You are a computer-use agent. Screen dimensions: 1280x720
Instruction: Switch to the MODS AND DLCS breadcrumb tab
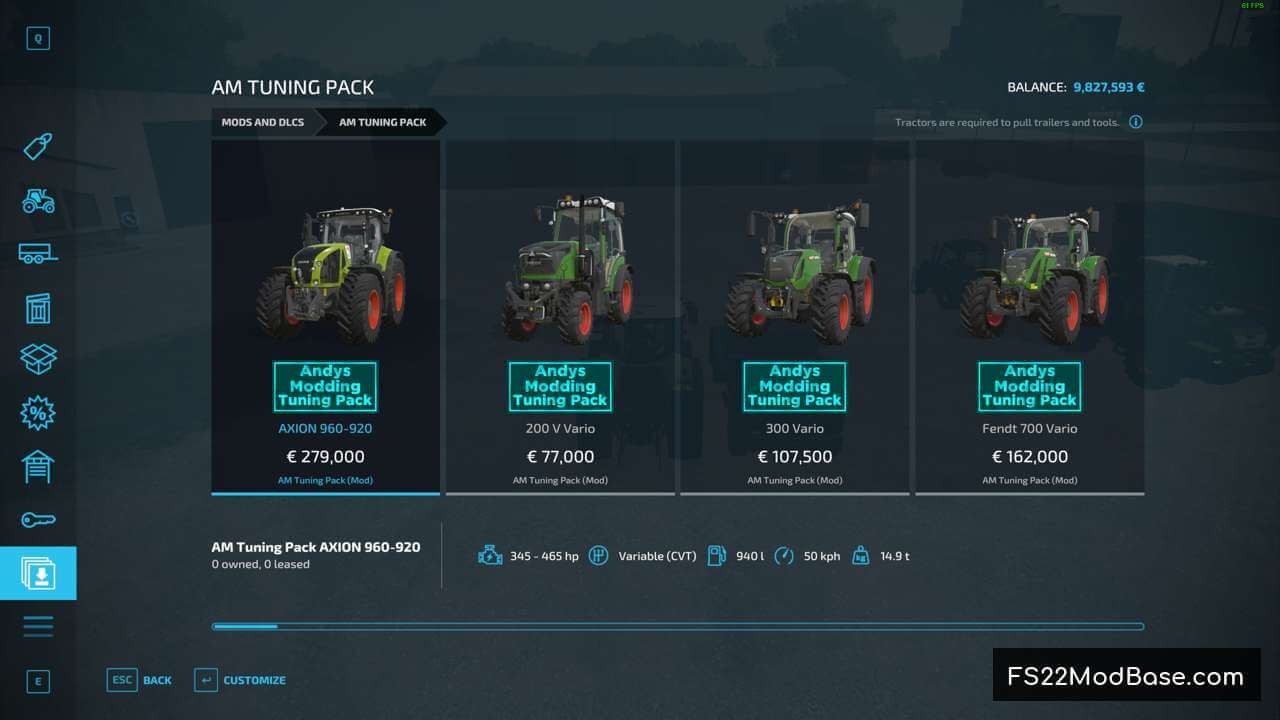point(262,122)
